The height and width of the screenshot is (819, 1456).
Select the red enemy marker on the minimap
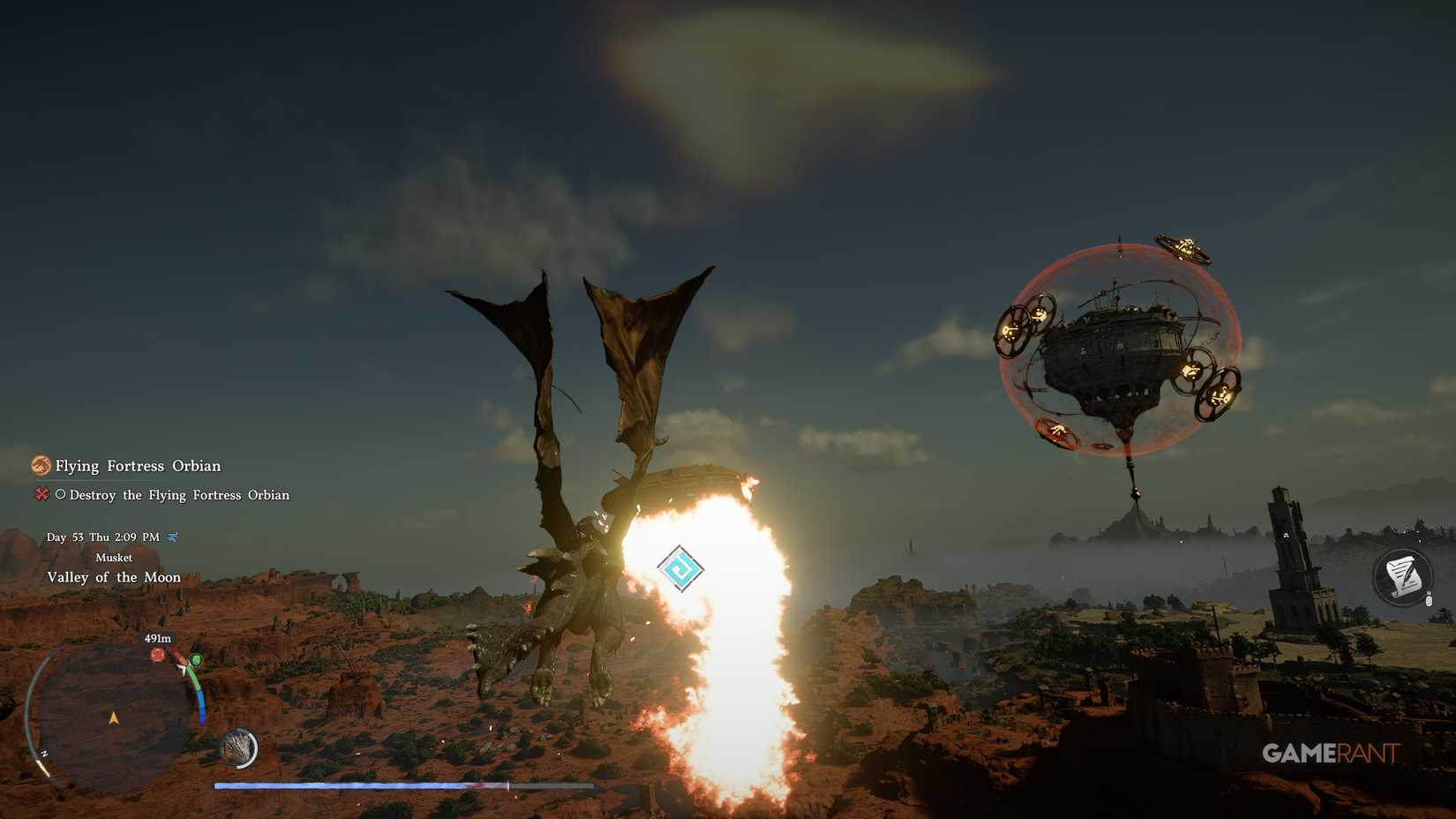157,656
